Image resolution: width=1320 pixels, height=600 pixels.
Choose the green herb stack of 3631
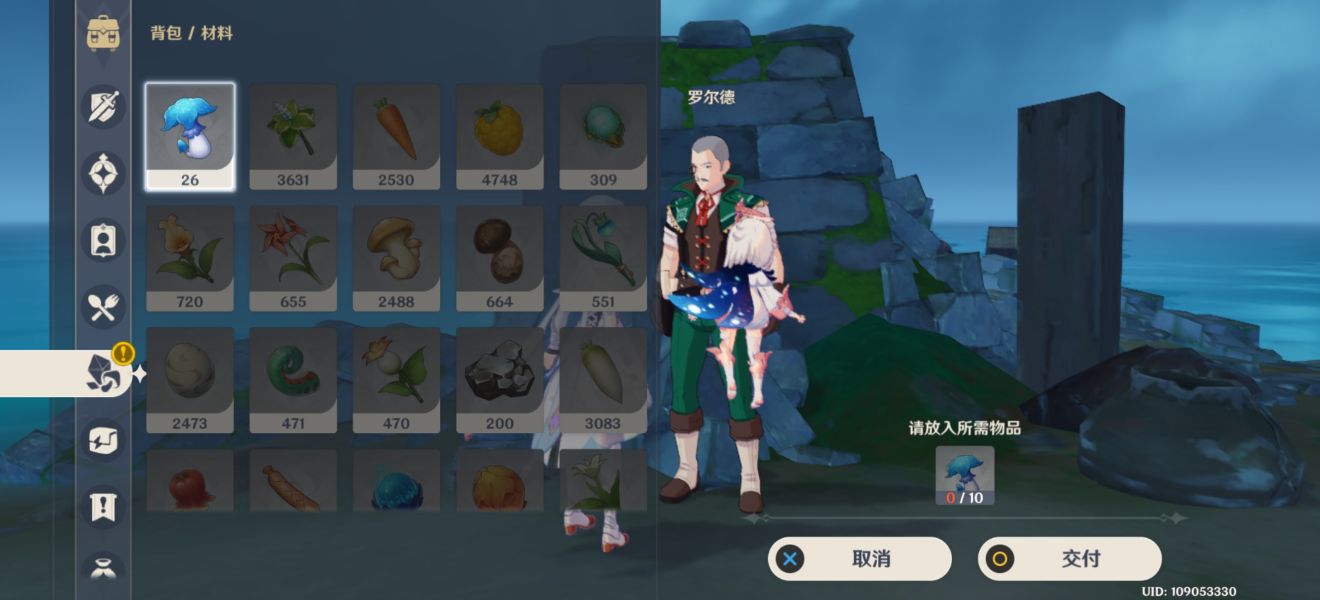point(293,135)
